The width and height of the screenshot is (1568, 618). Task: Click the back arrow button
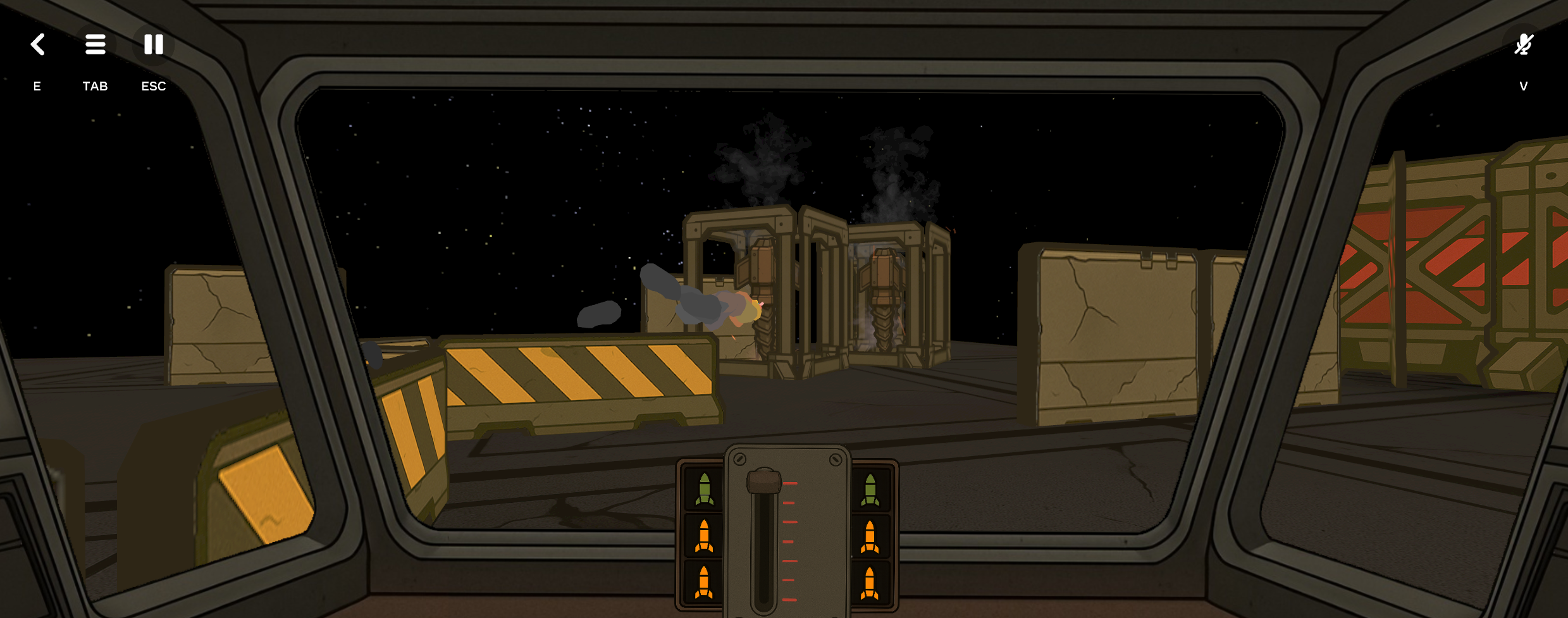pos(38,44)
